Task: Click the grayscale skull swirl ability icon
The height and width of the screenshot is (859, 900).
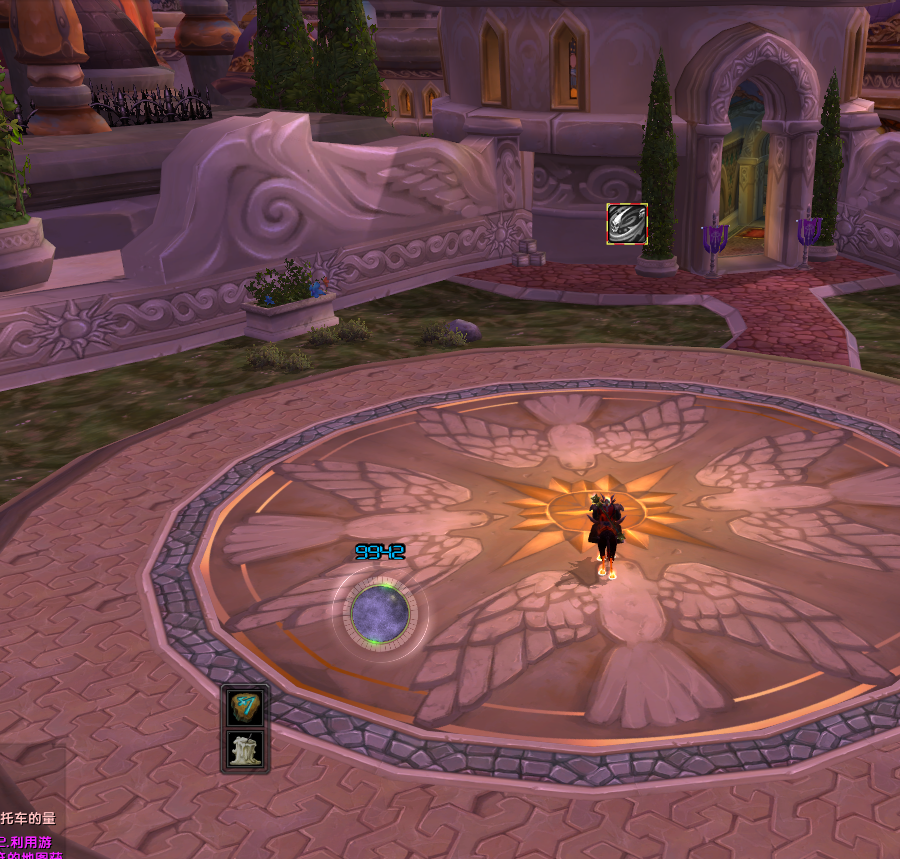Action: click(627, 224)
